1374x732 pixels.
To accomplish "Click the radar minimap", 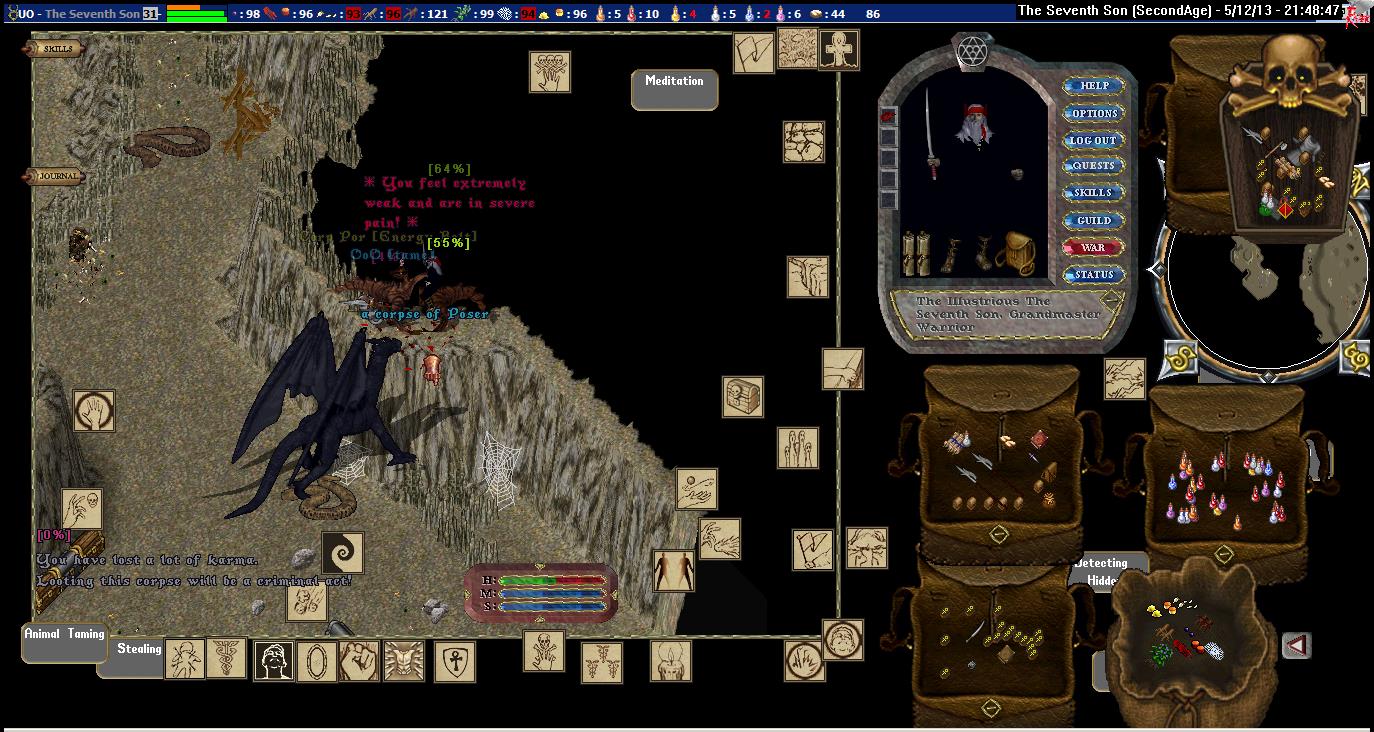I will 1265,290.
